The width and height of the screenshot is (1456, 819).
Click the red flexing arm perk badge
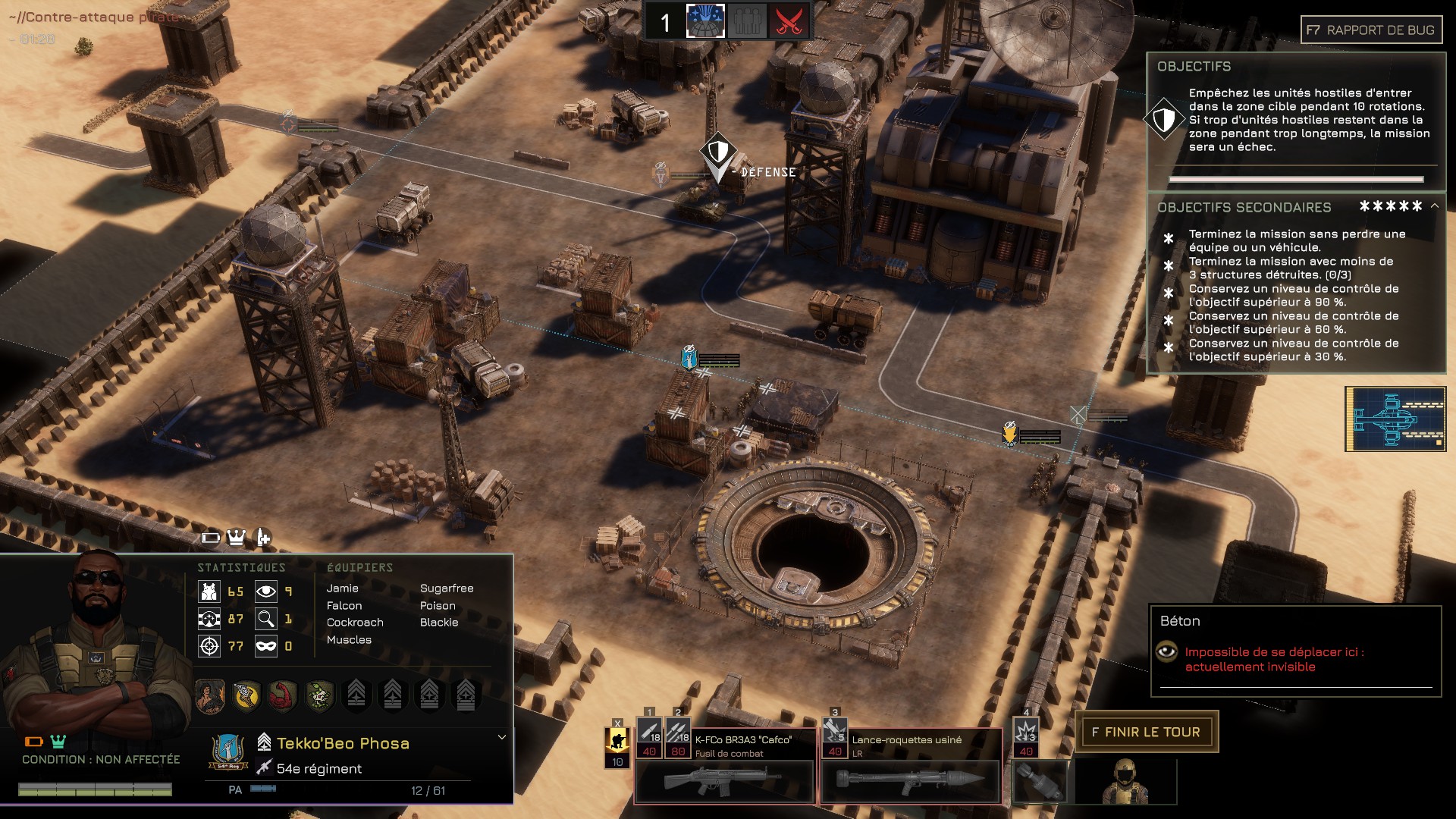282,695
